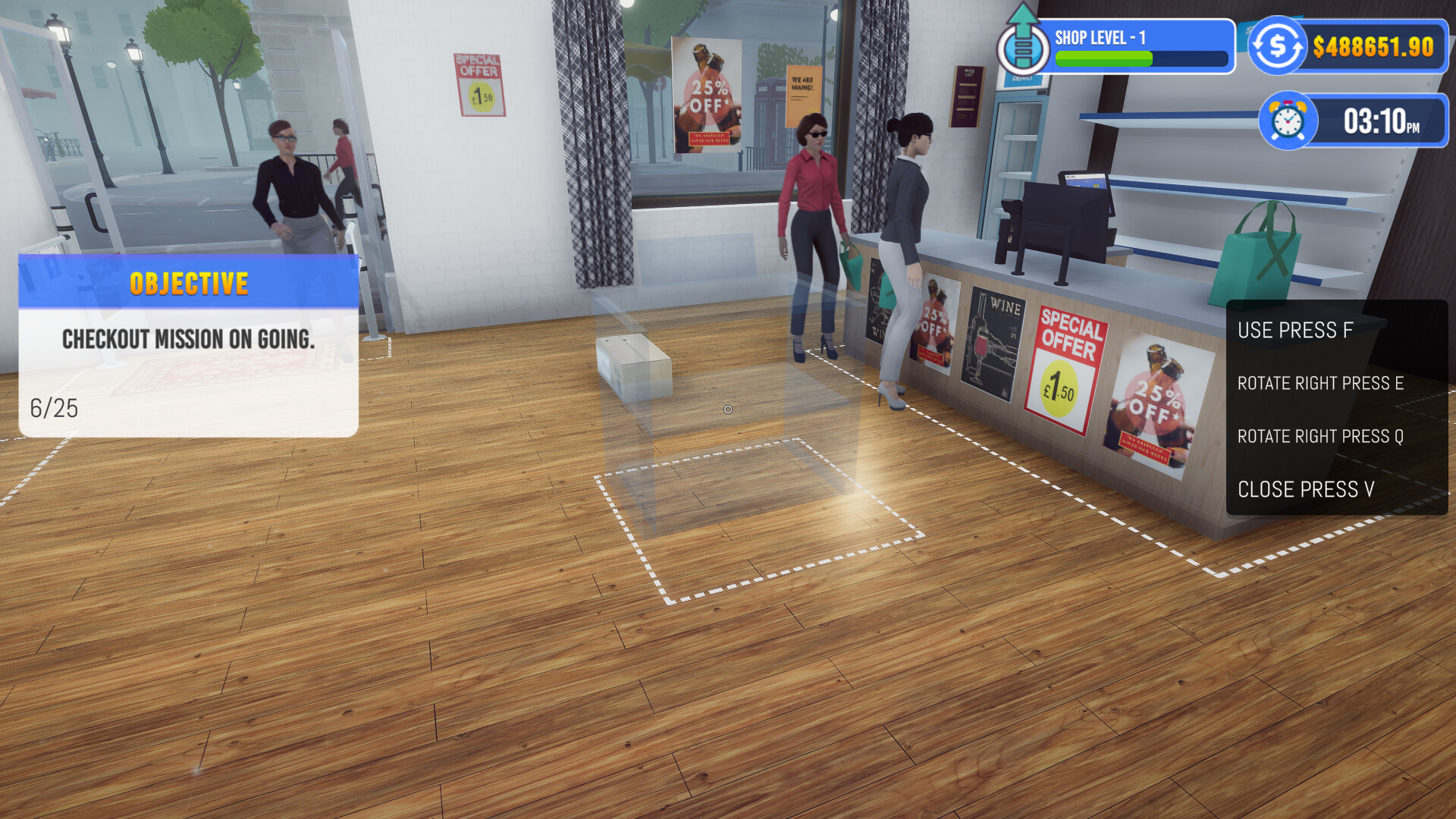Enable ROTATE RIGHT PRESS E option
1456x819 pixels.
1319,384
